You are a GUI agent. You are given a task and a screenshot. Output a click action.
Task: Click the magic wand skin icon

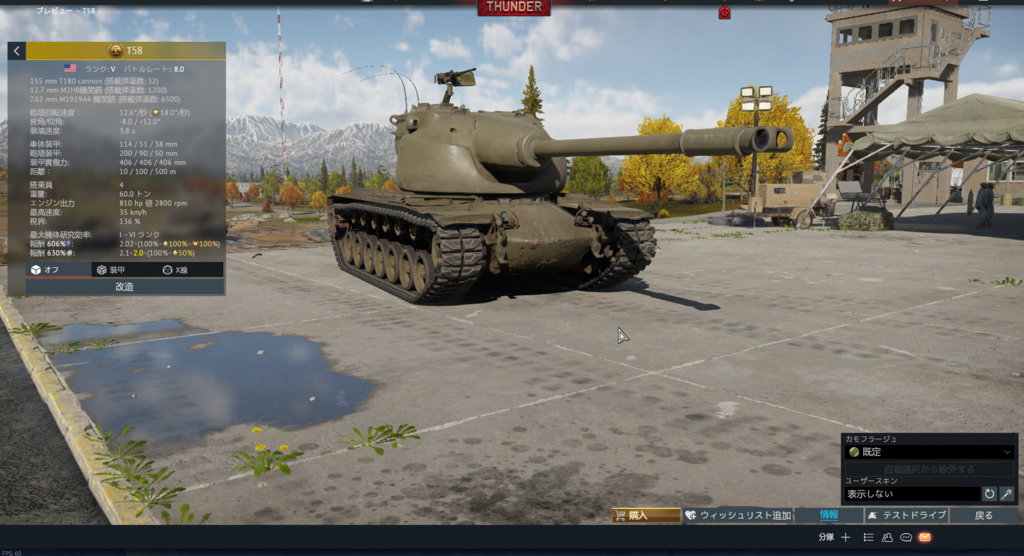tap(1007, 494)
